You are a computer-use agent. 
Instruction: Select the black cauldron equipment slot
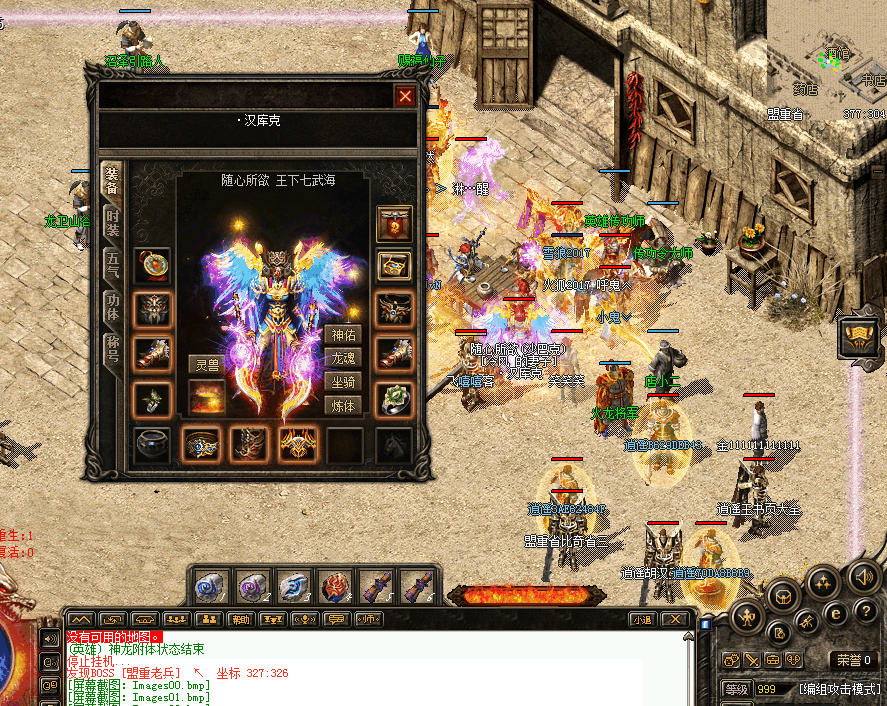coord(152,444)
